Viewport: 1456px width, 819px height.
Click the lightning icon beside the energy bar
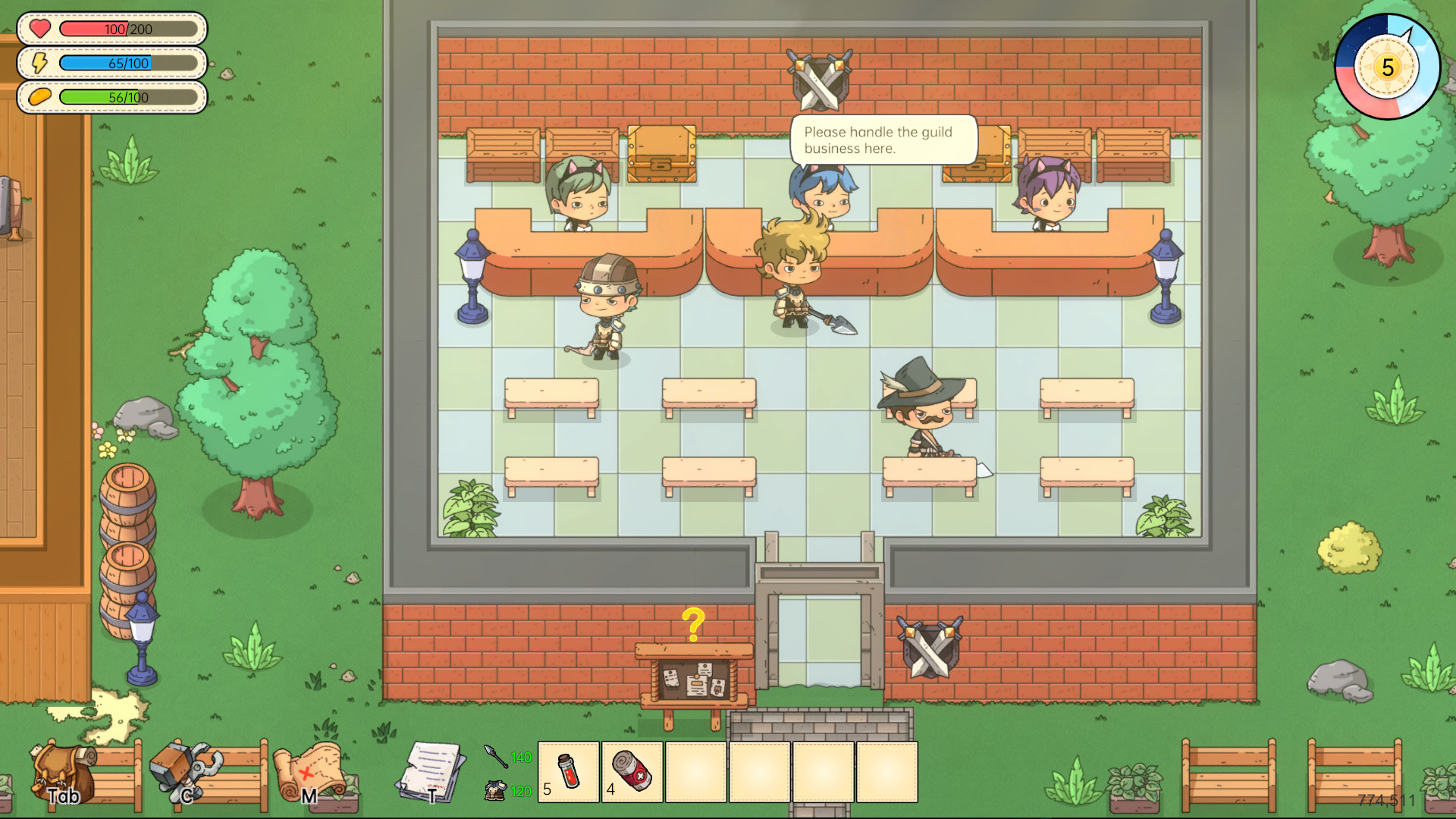40,64
